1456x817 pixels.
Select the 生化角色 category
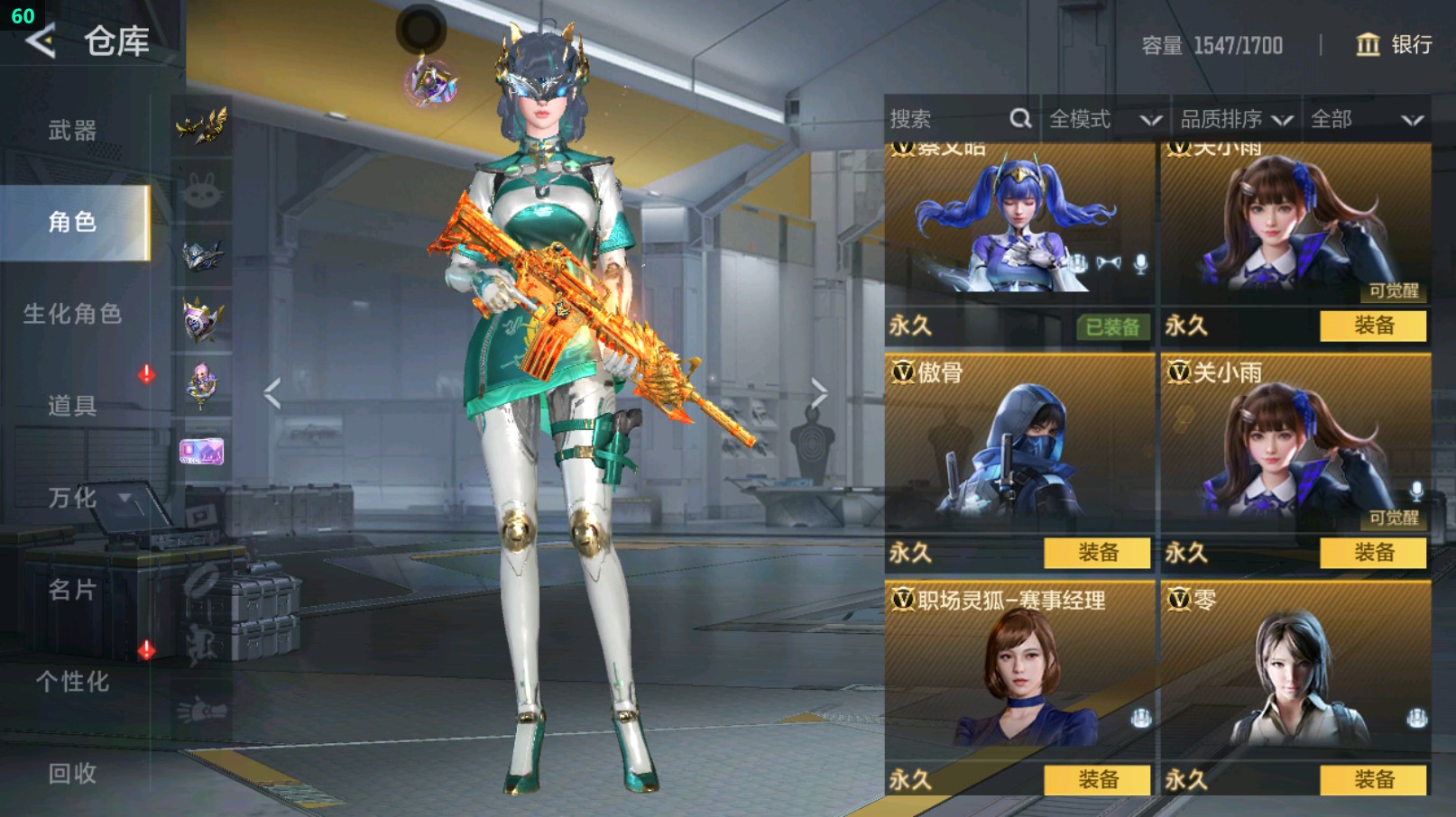pos(72,314)
